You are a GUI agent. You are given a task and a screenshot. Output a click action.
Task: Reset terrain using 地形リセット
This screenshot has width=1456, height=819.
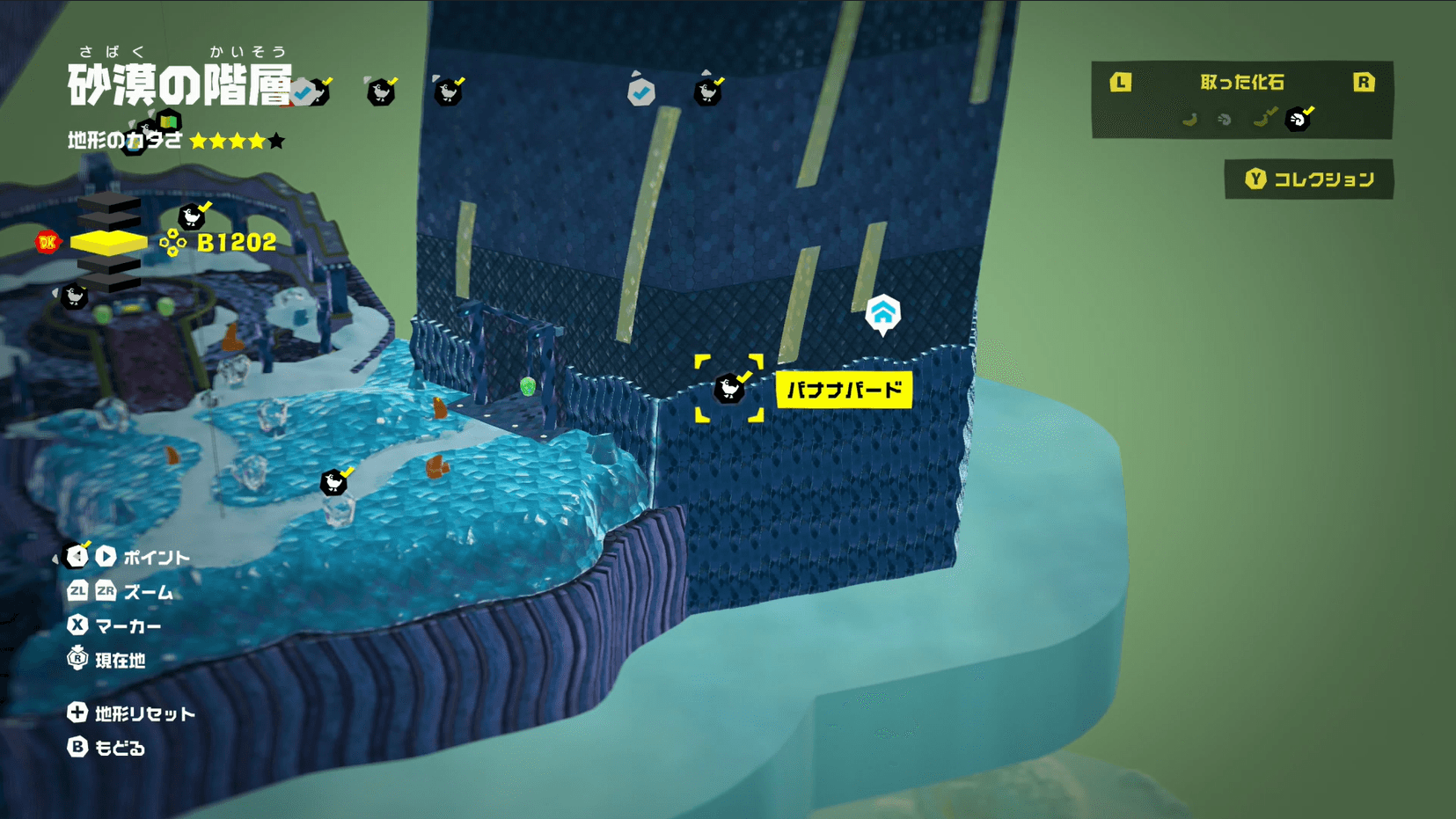[131, 713]
